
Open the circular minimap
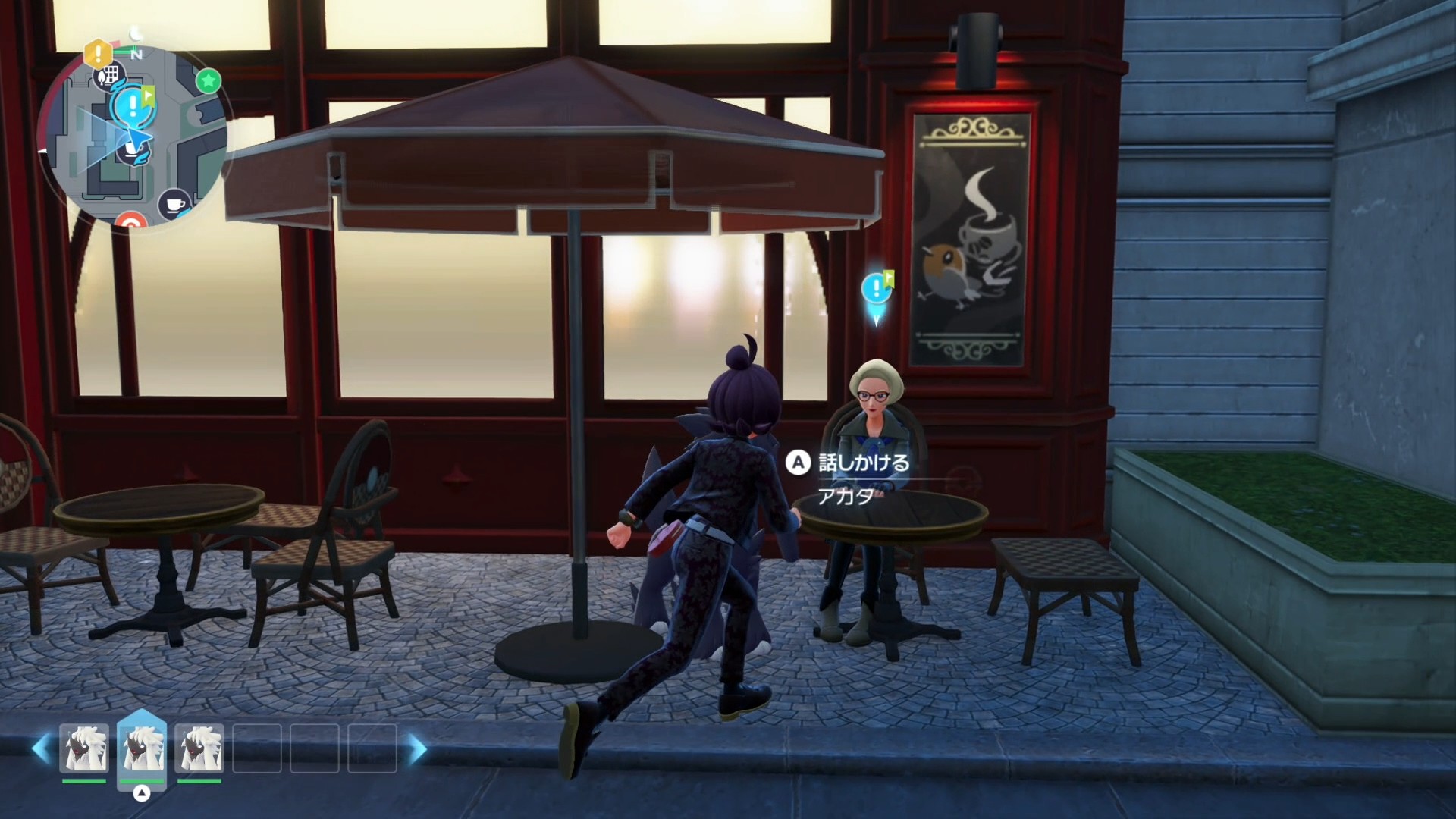[x=133, y=138]
